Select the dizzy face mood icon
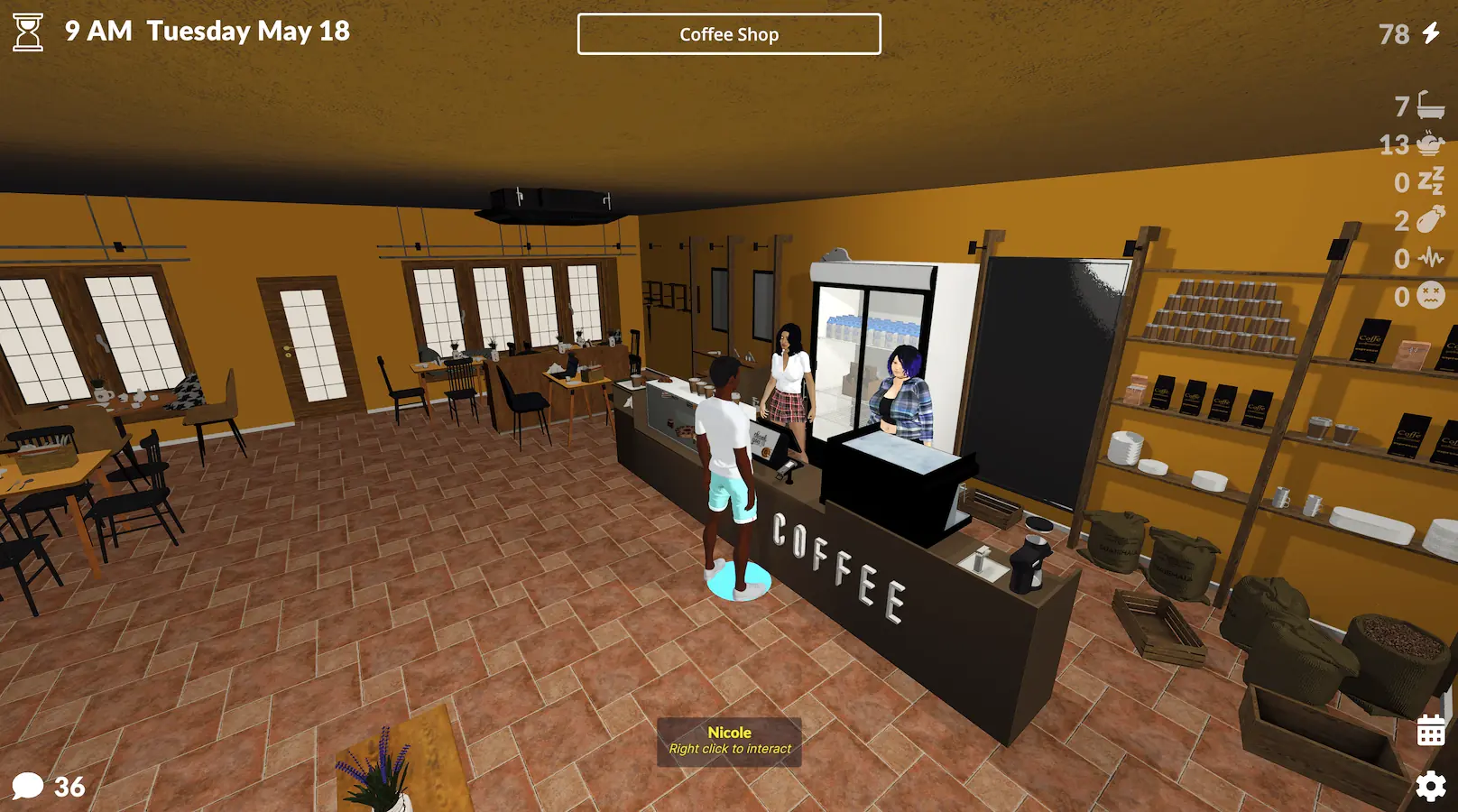The image size is (1458, 812). tap(1431, 296)
